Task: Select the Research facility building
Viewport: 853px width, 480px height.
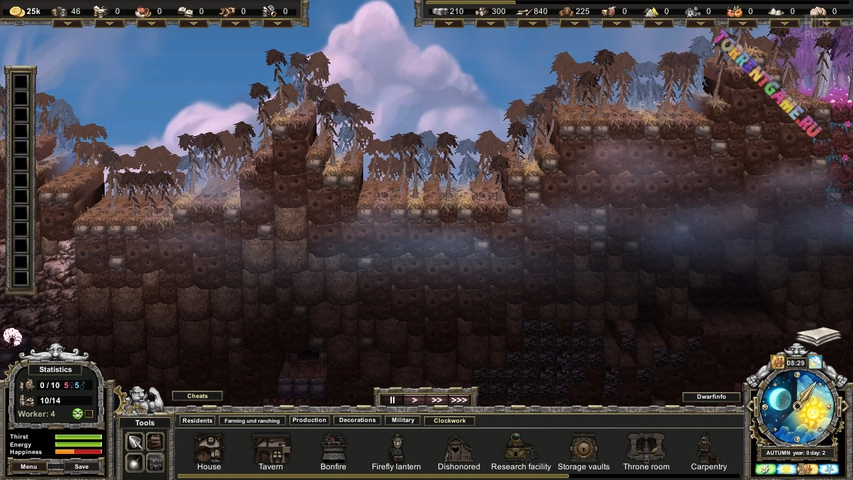Action: [x=521, y=451]
